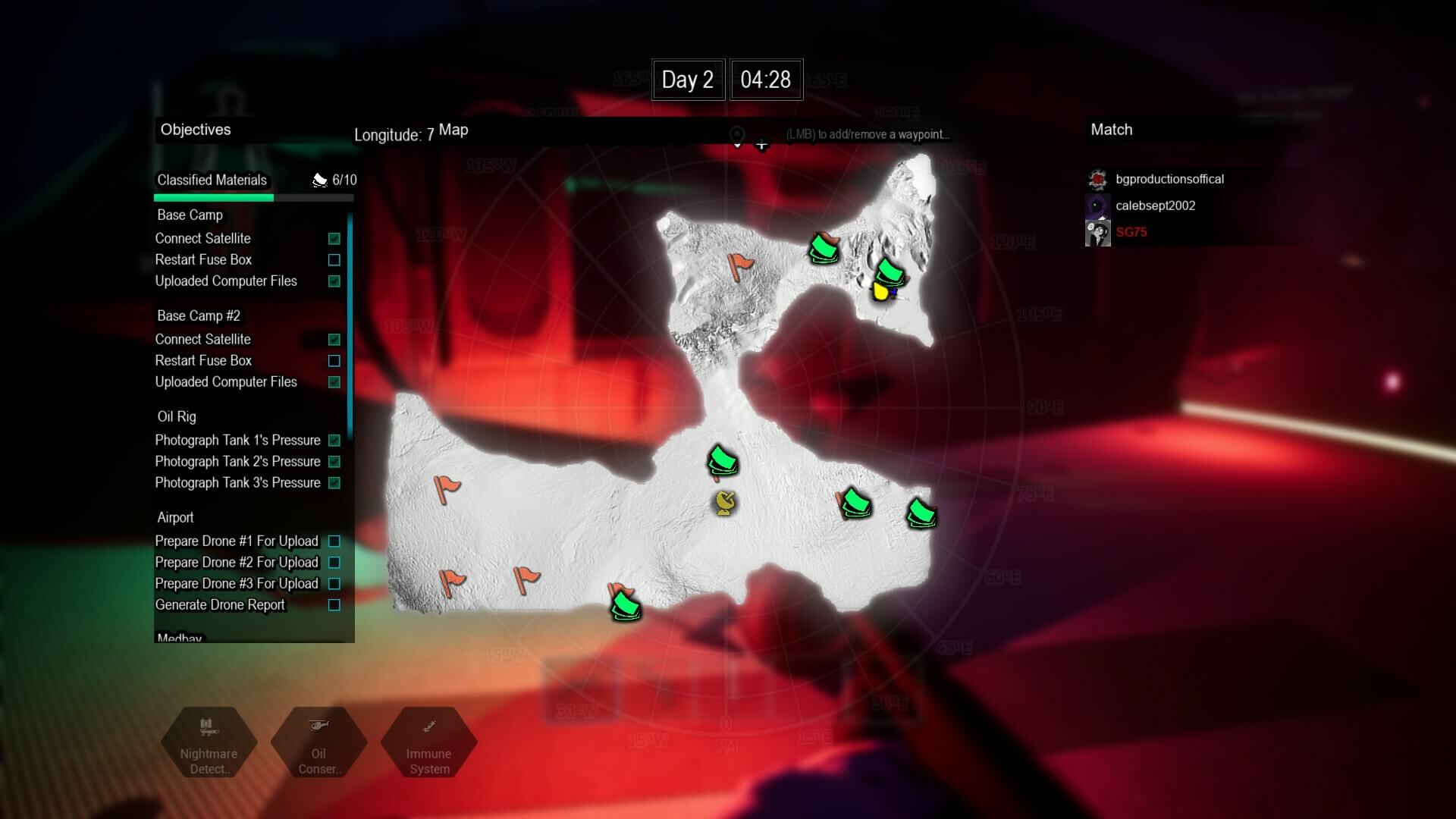Viewport: 1456px width, 819px height.
Task: Click the Prepare Drone #3 For Upload checkbox
Action: point(334,584)
